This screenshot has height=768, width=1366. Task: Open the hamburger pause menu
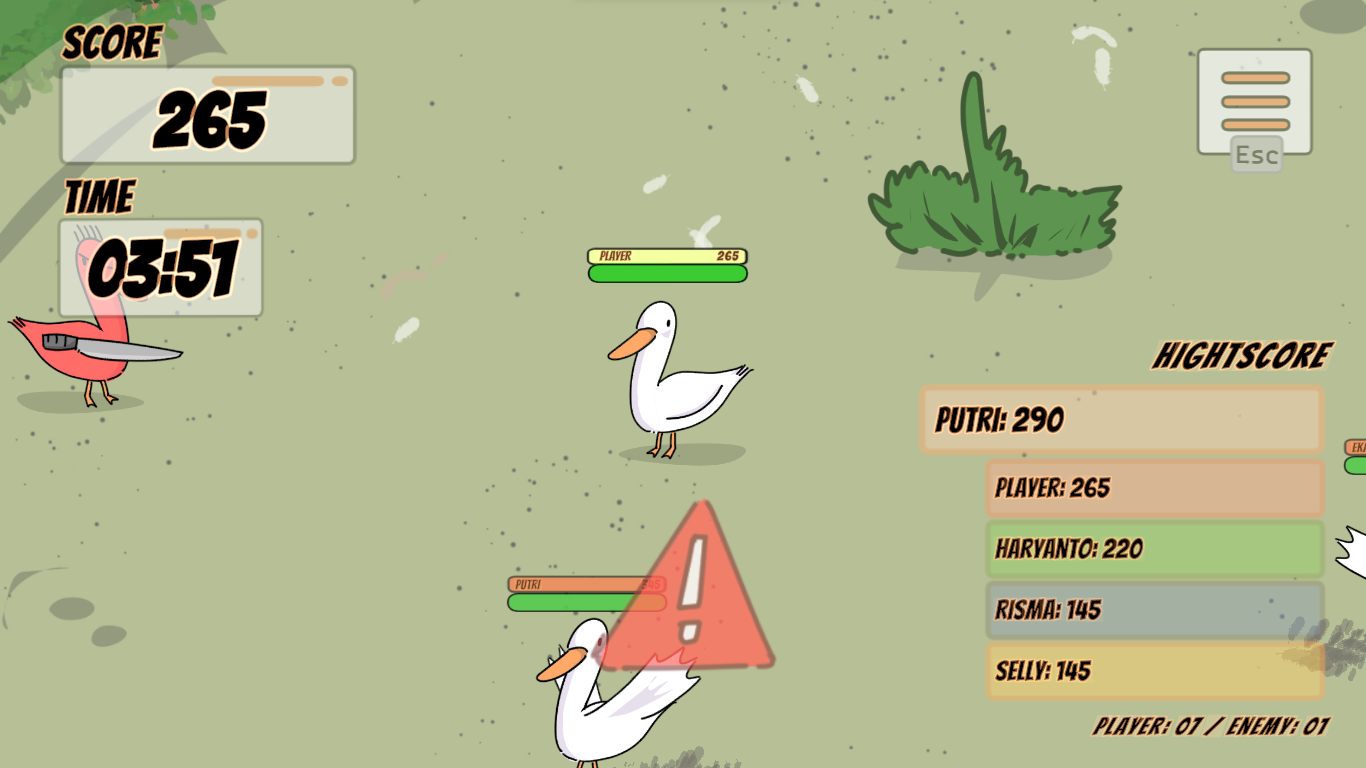tap(1254, 101)
